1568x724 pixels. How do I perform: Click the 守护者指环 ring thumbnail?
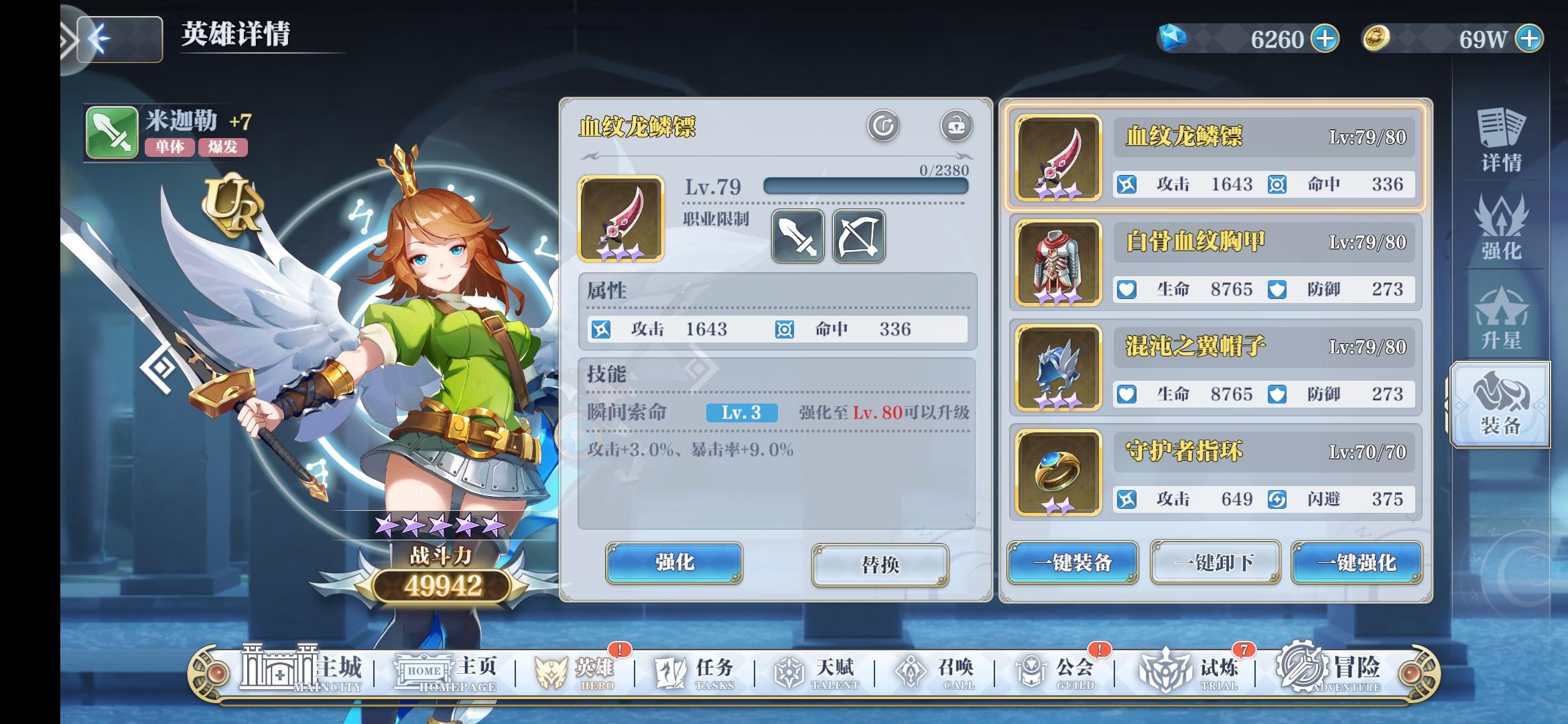pyautogui.click(x=1056, y=473)
